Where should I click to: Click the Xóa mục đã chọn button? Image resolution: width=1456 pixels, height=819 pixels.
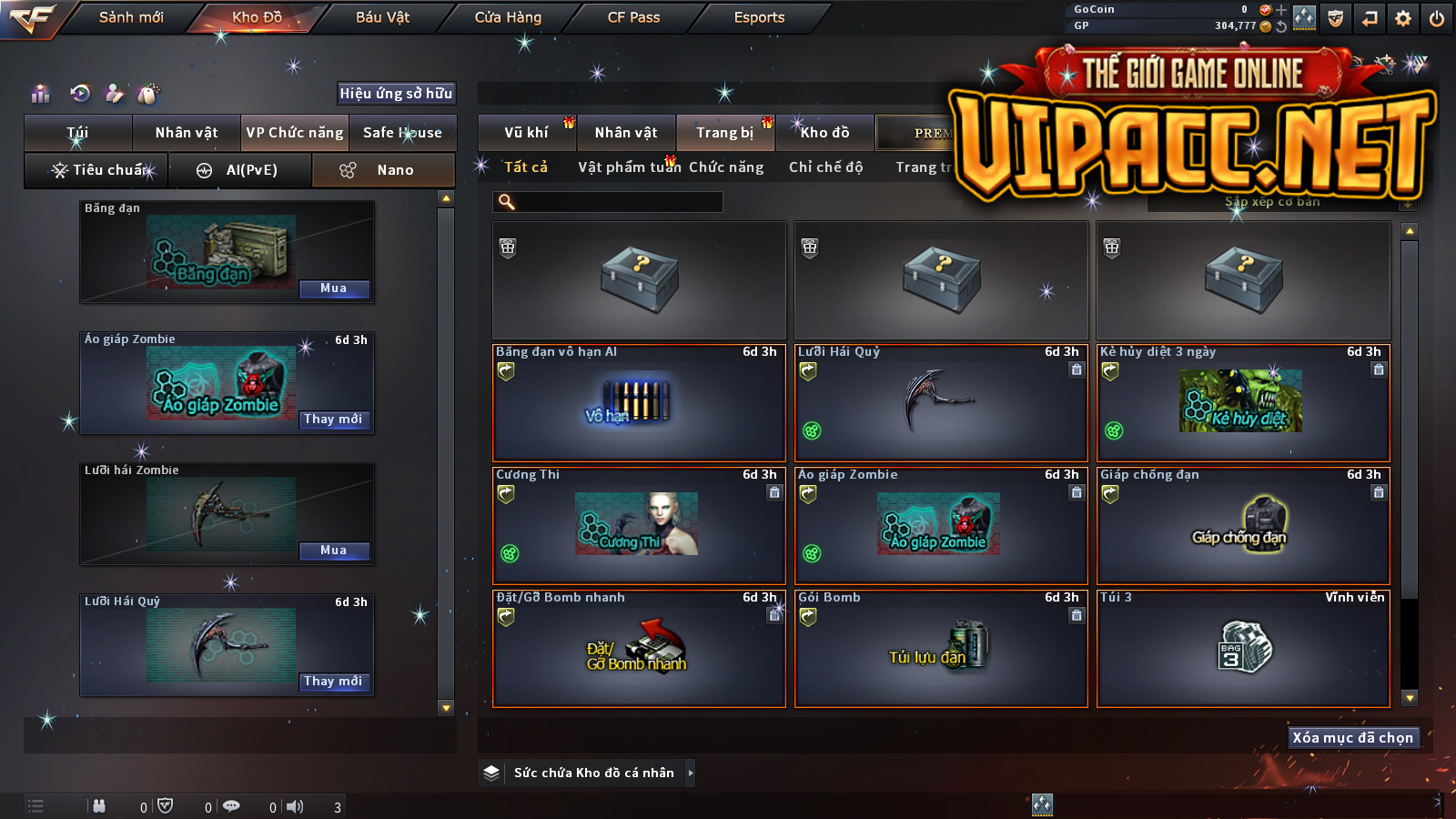point(1352,738)
